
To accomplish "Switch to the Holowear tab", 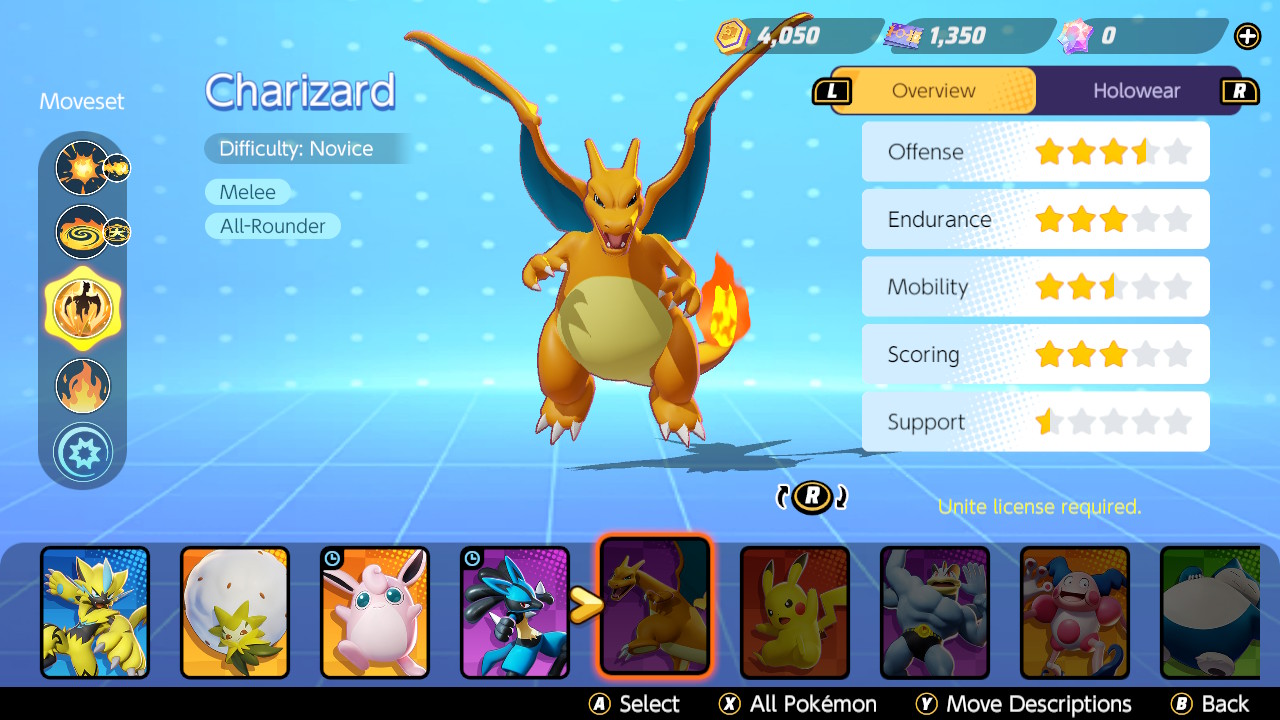I will click(1136, 91).
